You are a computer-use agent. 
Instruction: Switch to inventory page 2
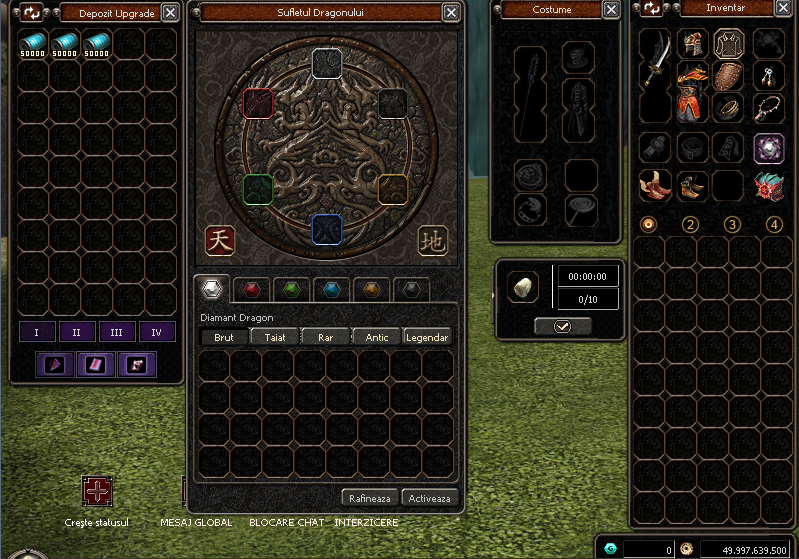click(x=690, y=224)
